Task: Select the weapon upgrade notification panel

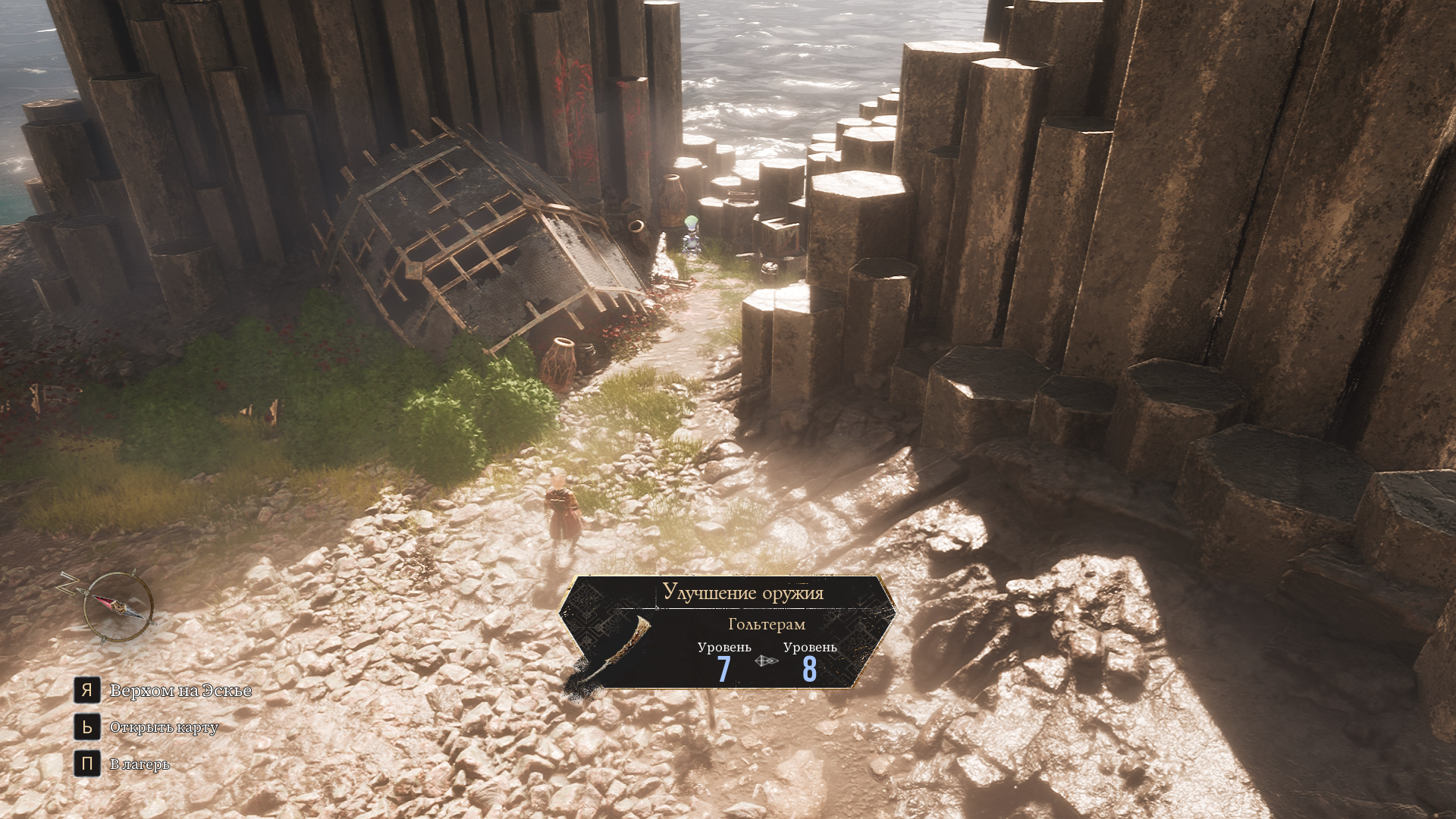Action: coord(728,632)
